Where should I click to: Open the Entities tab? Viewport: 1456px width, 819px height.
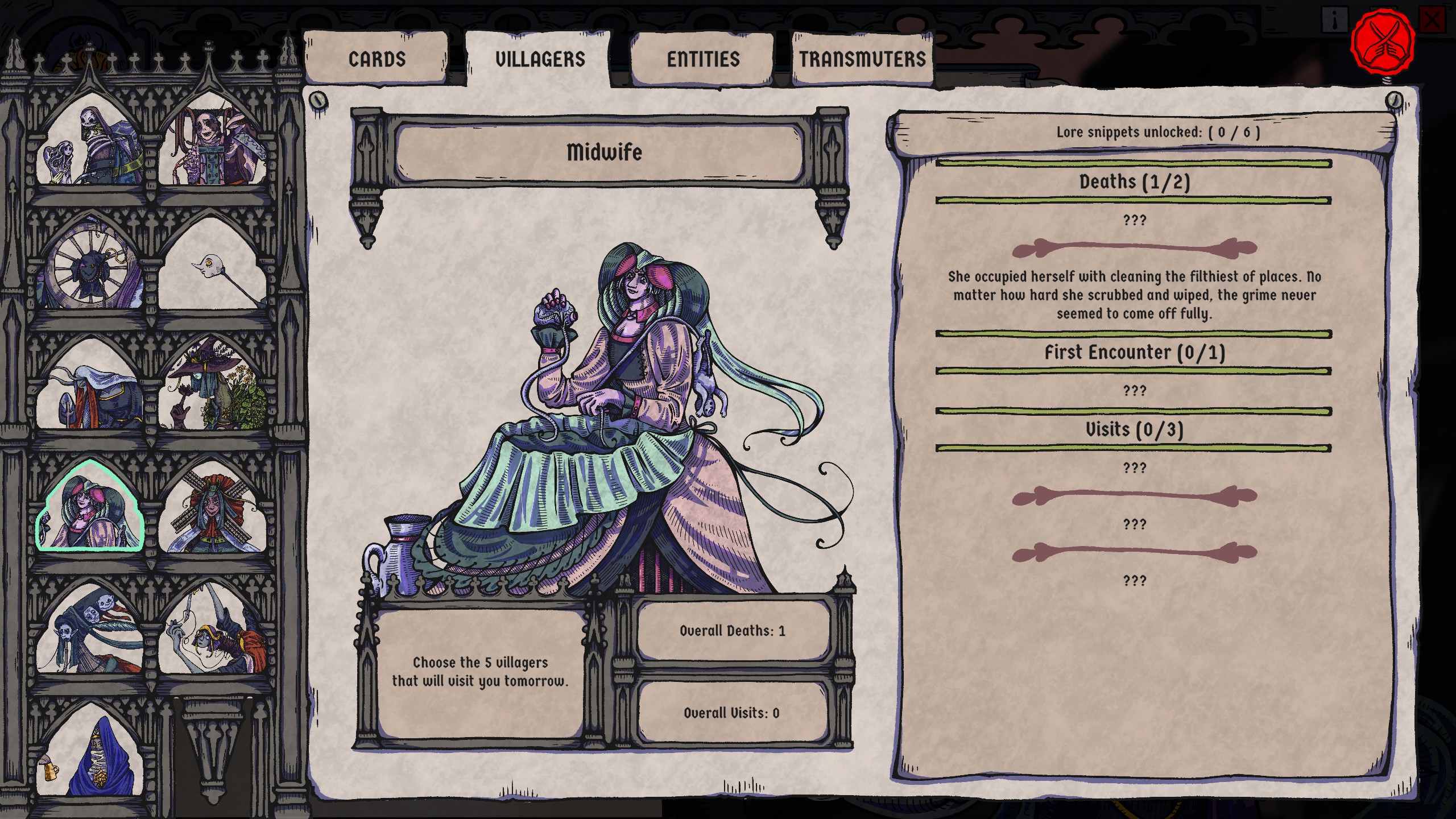[x=703, y=59]
